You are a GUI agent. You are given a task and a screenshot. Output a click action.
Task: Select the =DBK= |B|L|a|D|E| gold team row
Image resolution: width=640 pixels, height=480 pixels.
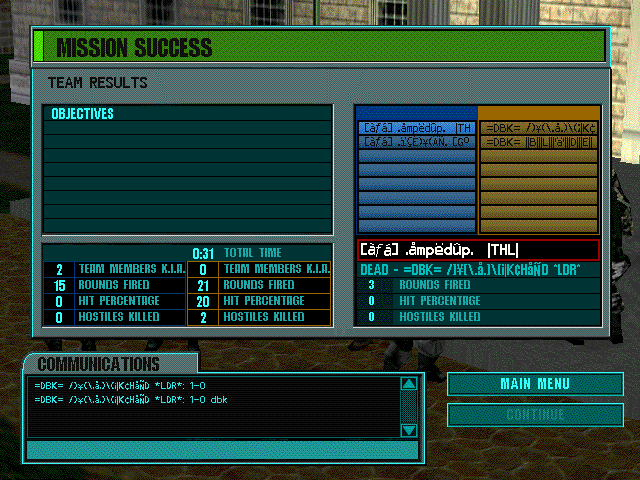539,143
